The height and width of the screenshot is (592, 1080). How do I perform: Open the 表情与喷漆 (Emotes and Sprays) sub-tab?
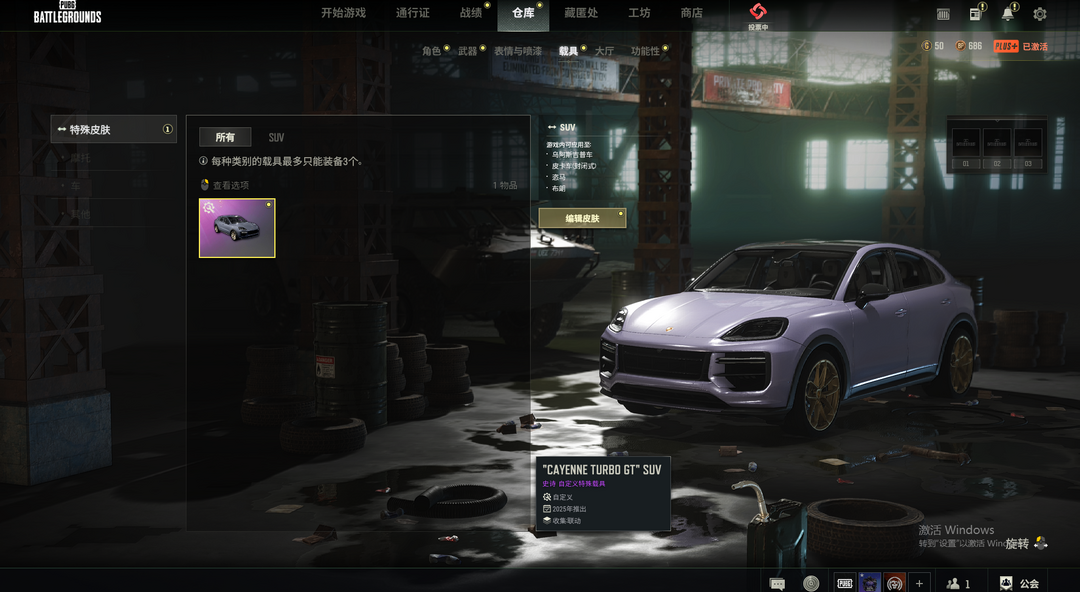tap(517, 51)
